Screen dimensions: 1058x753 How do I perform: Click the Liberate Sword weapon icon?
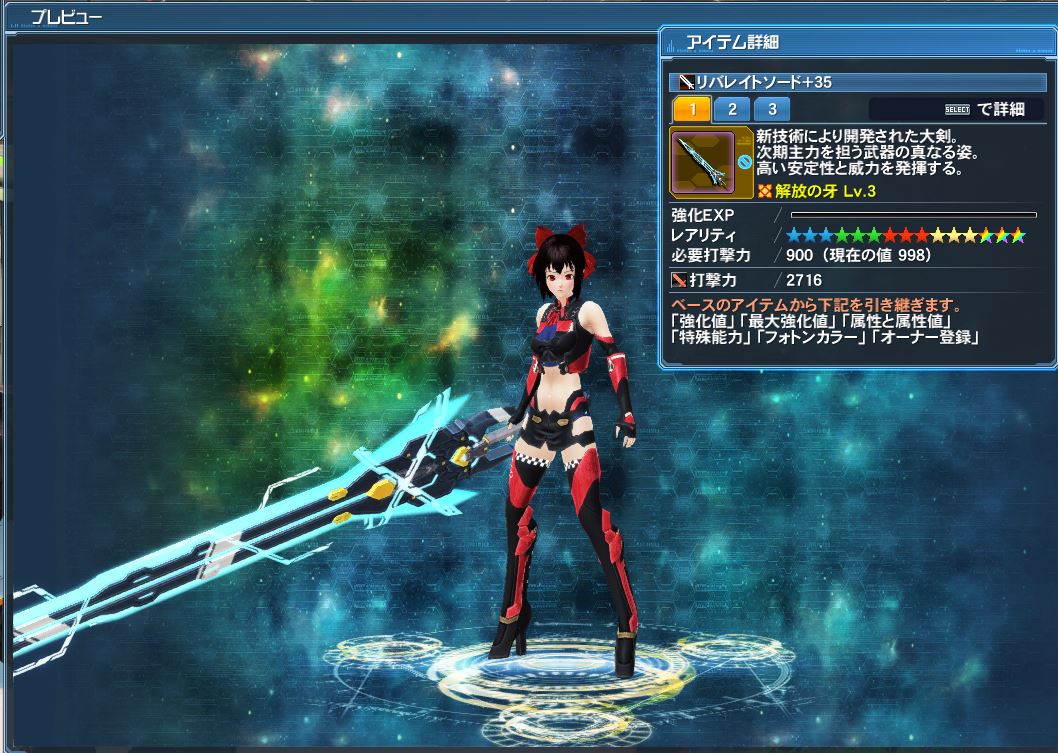point(702,160)
